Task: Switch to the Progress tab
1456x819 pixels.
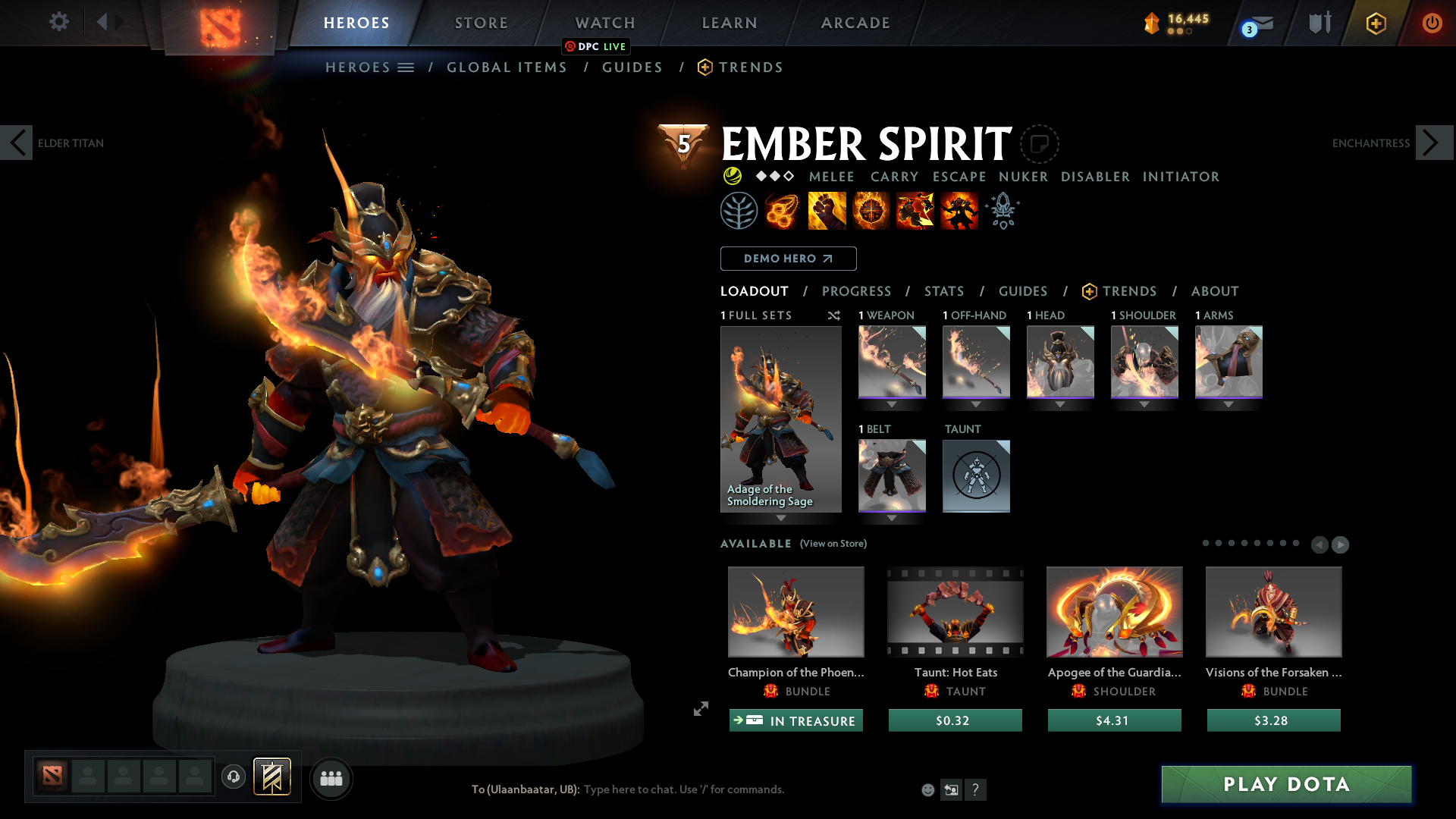Action: click(x=857, y=291)
